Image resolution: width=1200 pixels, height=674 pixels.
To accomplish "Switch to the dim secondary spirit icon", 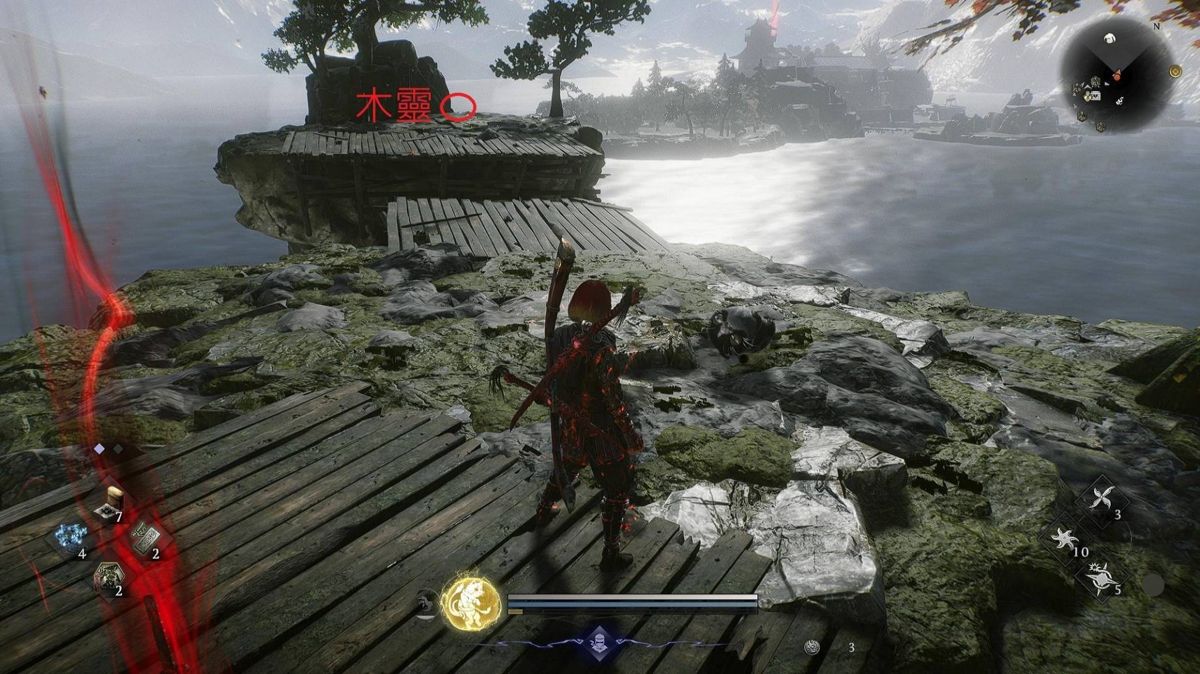I will pos(427,601).
